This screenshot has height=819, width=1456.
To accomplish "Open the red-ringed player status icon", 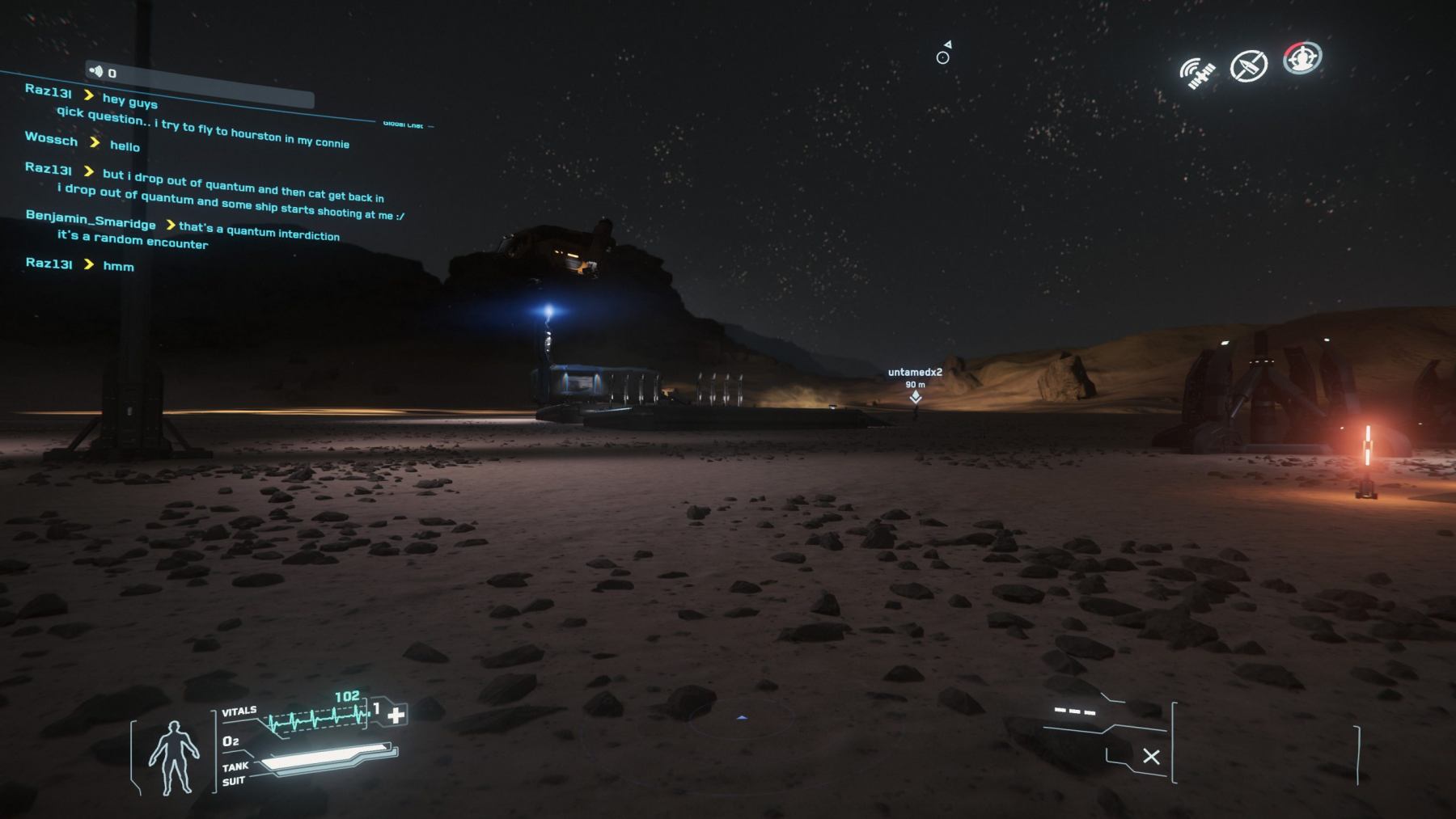I will tap(1302, 58).
